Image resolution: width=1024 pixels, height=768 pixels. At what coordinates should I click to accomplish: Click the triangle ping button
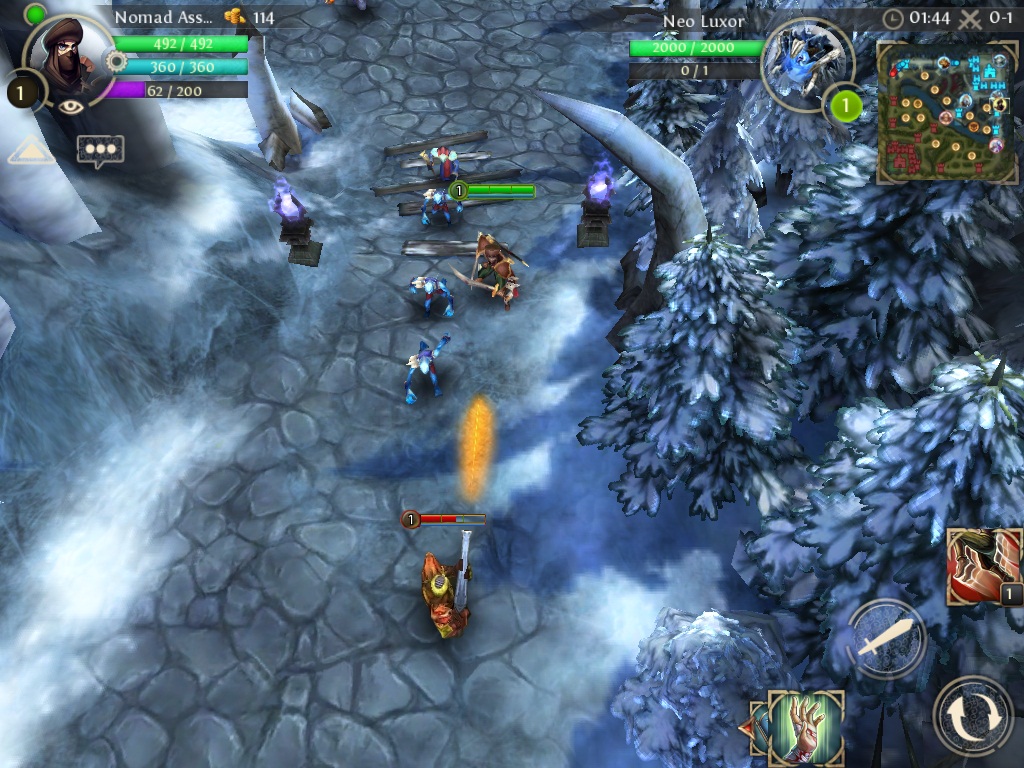click(x=32, y=151)
